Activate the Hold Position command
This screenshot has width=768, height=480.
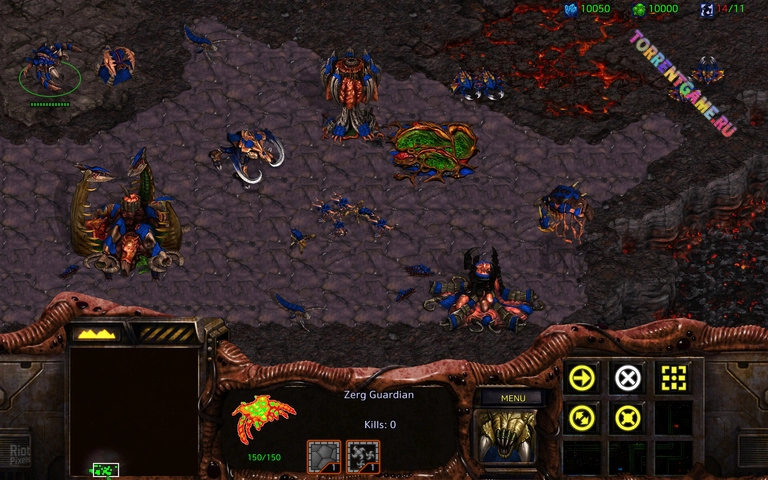click(627, 418)
